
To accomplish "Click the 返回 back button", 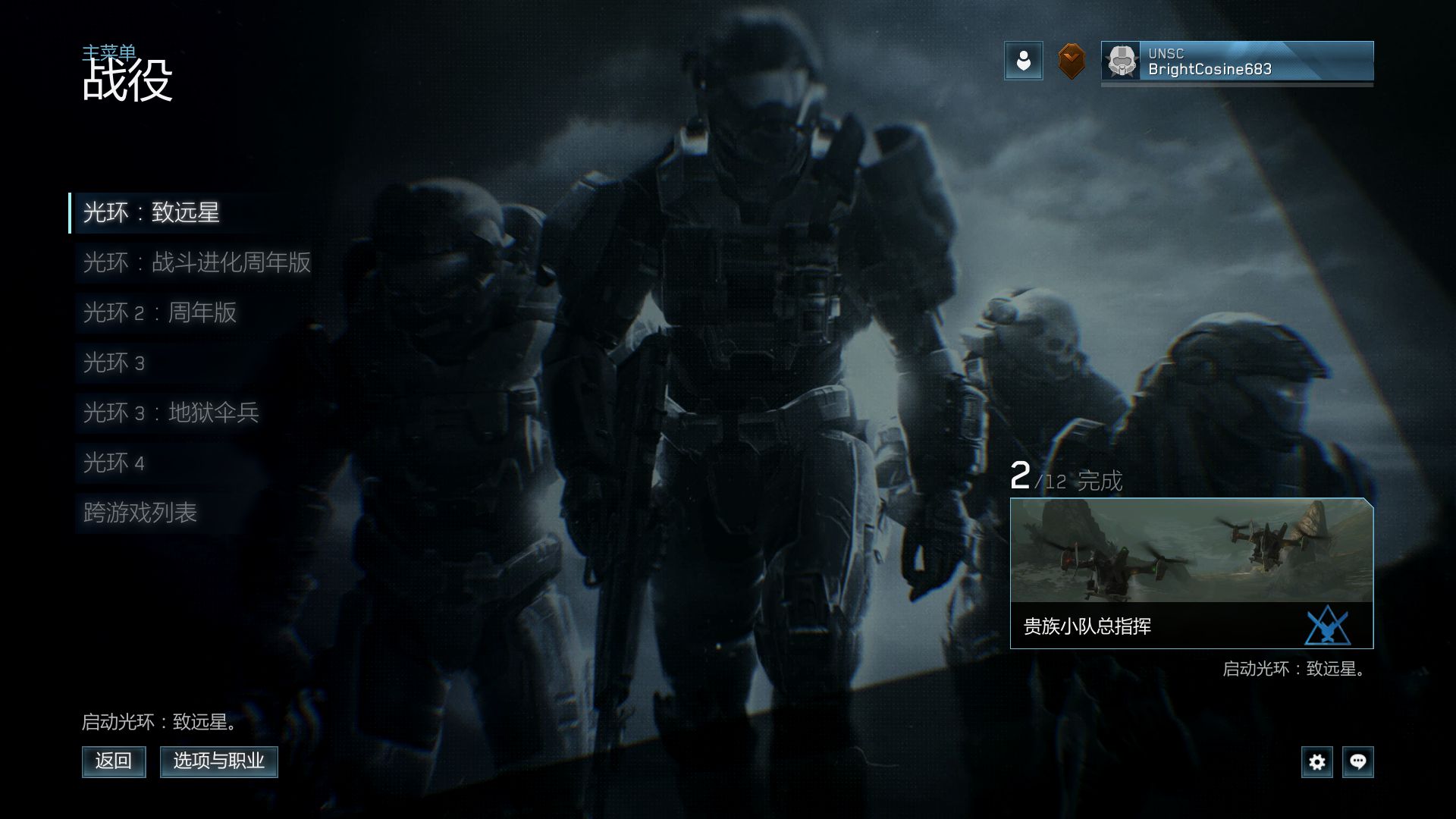I will tap(114, 761).
